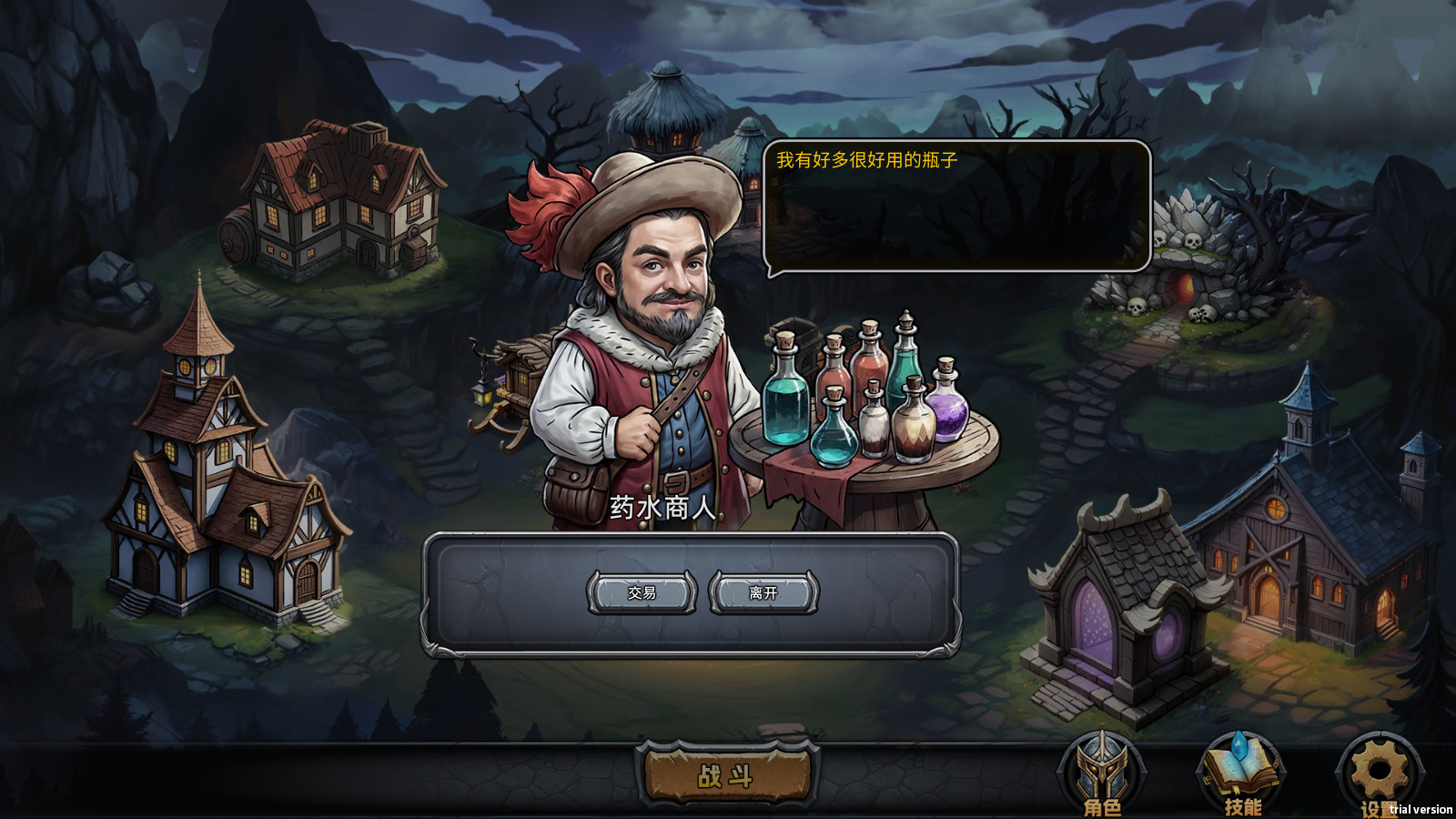Image resolution: width=1456 pixels, height=819 pixels.
Task: Choose the 交易 (Trade) dialogue option
Action: pos(642,592)
